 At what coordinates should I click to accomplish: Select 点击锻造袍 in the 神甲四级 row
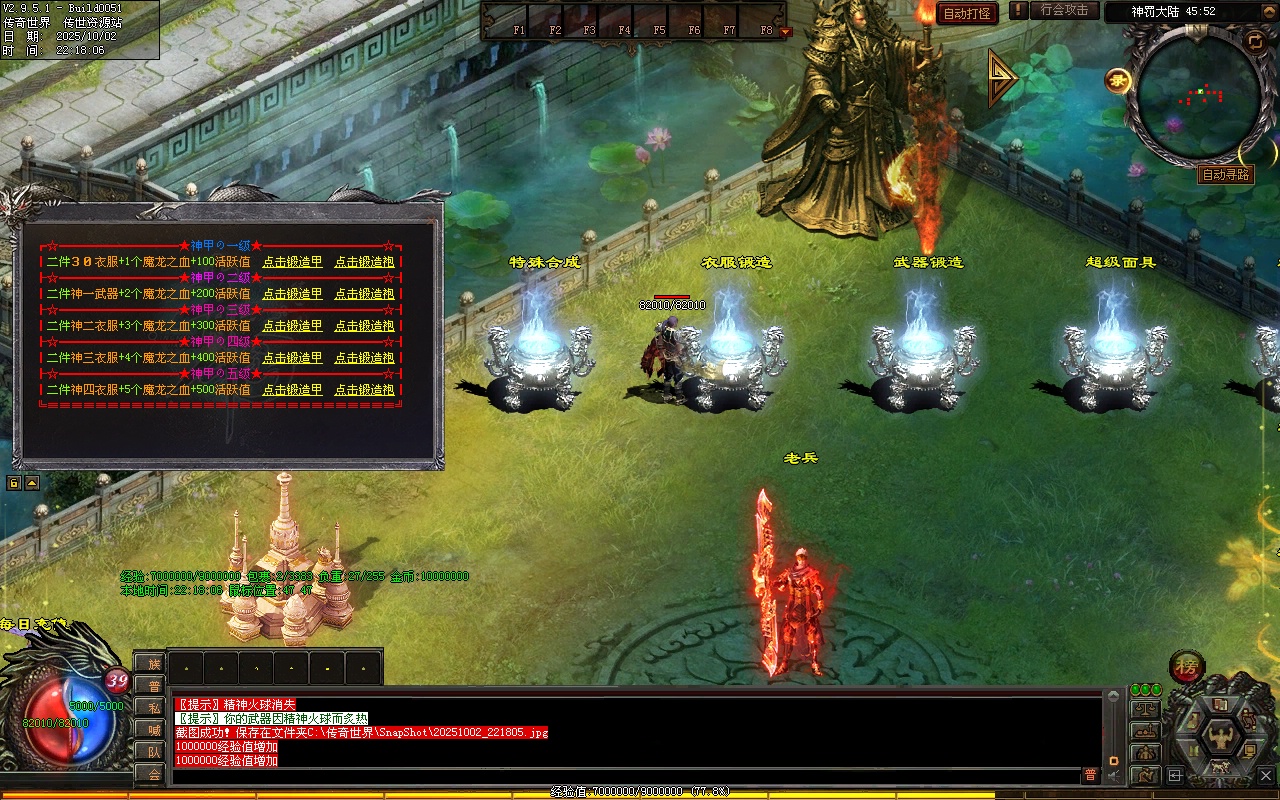pos(364,358)
